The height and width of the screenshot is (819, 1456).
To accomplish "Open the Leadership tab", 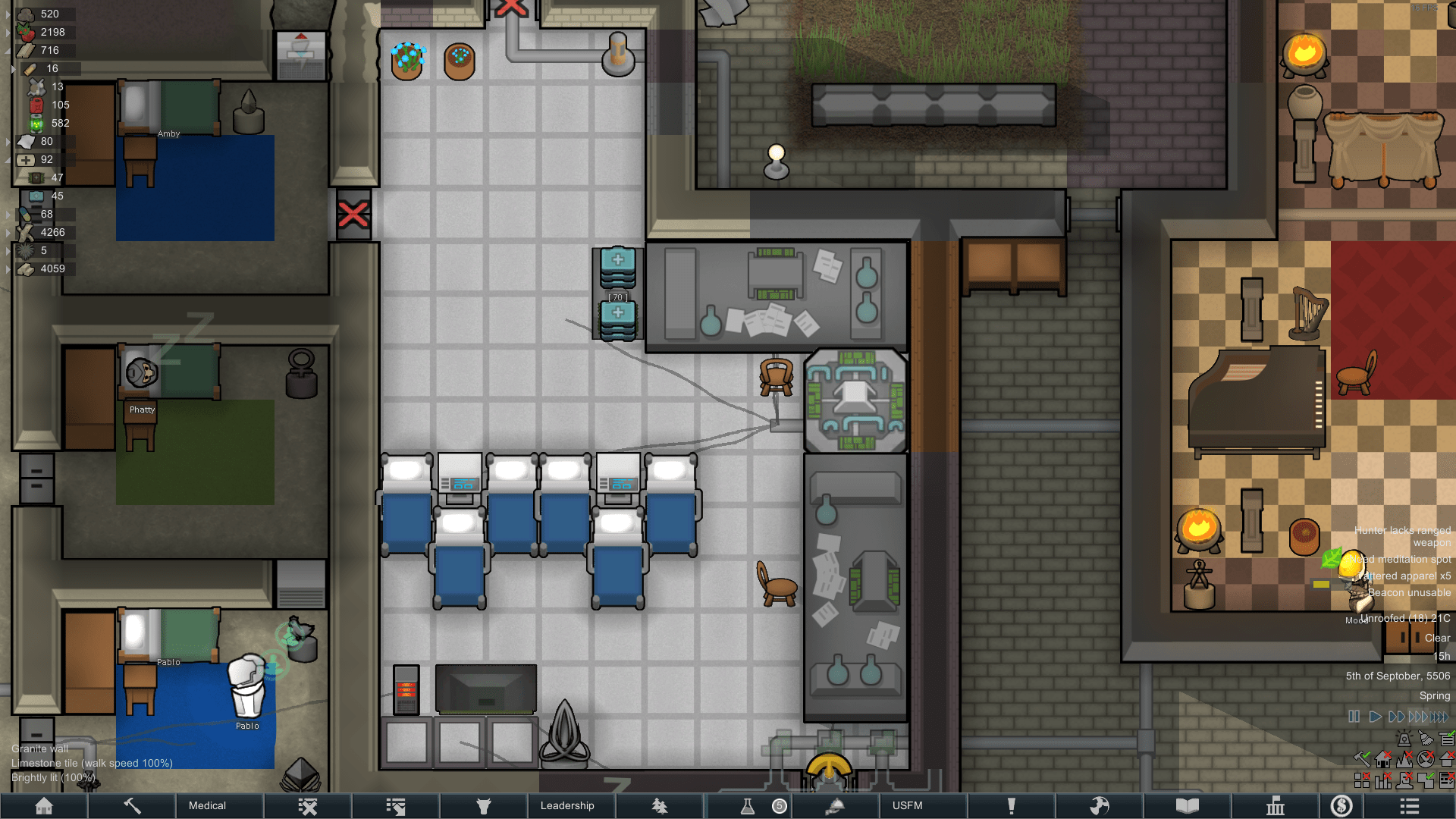I will [x=568, y=805].
